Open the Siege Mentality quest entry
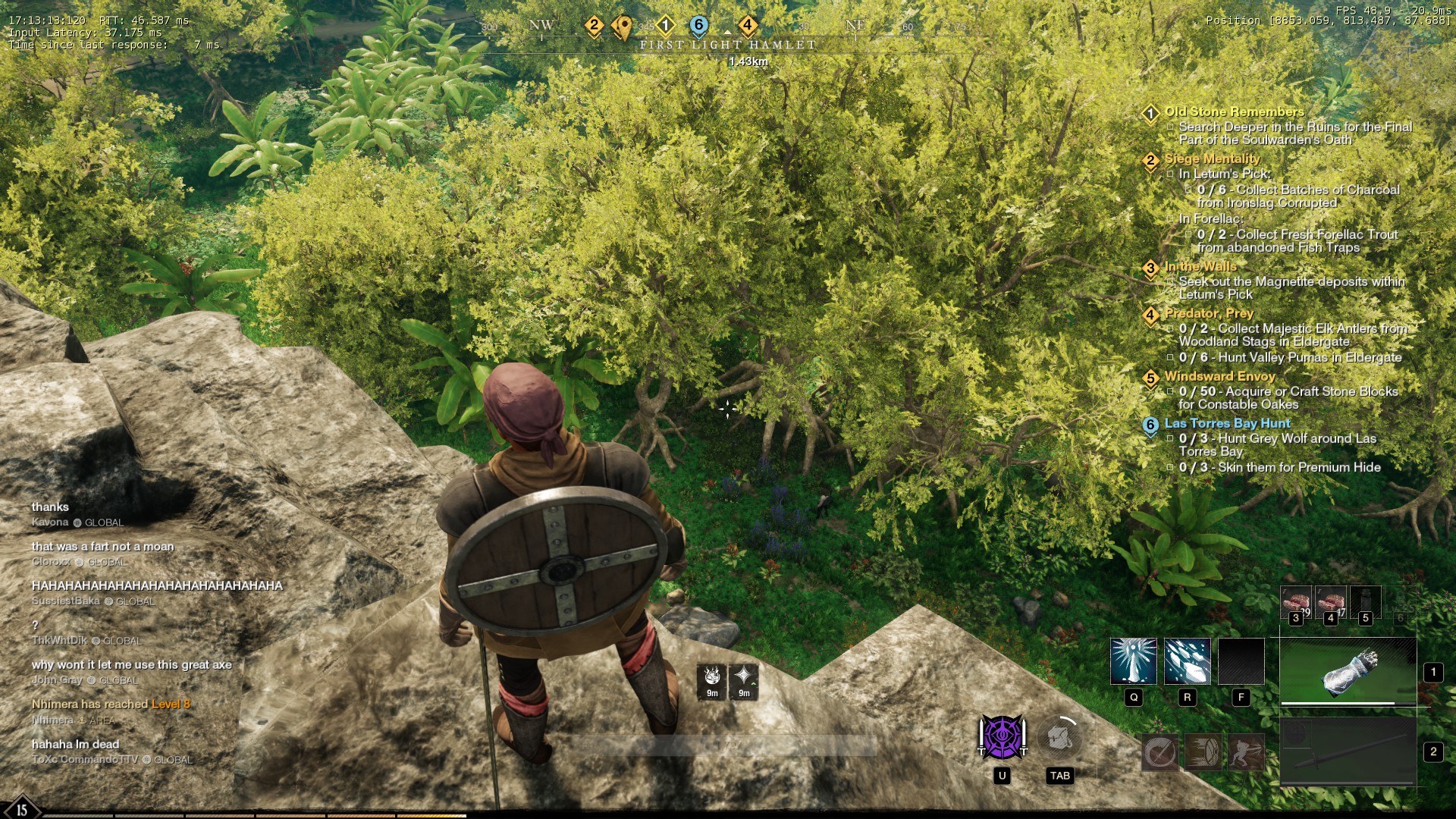This screenshot has height=819, width=1456. pyautogui.click(x=1212, y=159)
